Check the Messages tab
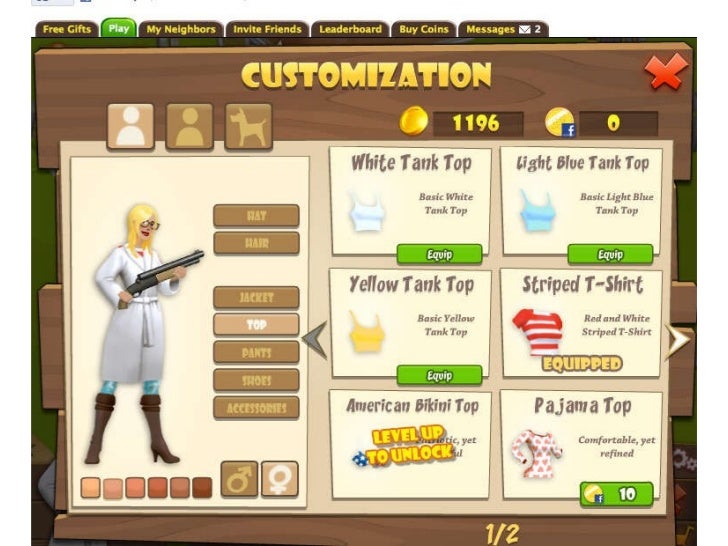Image resolution: width=728 pixels, height=546 pixels. click(502, 29)
